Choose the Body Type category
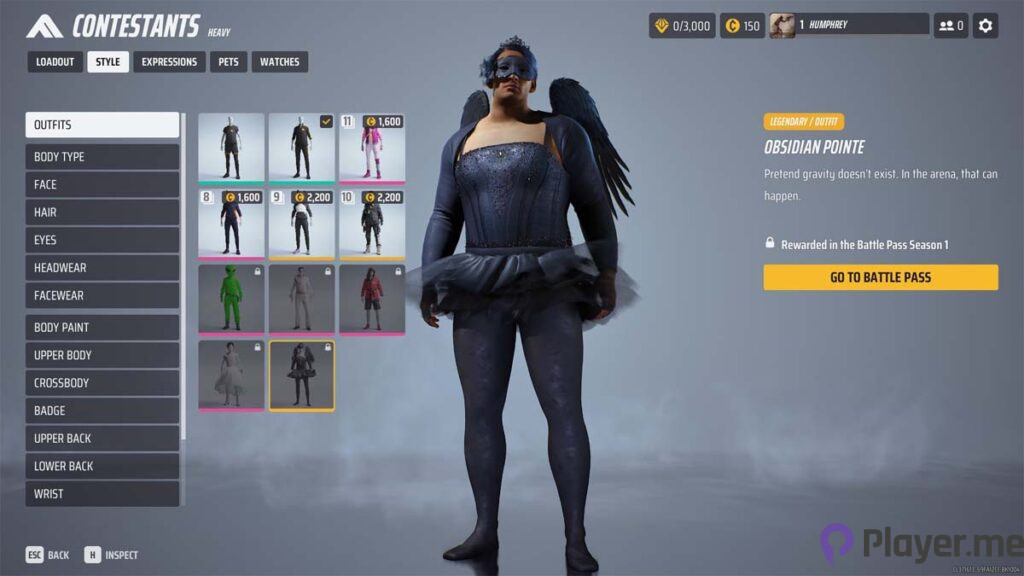Image resolution: width=1024 pixels, height=576 pixels. [102, 157]
